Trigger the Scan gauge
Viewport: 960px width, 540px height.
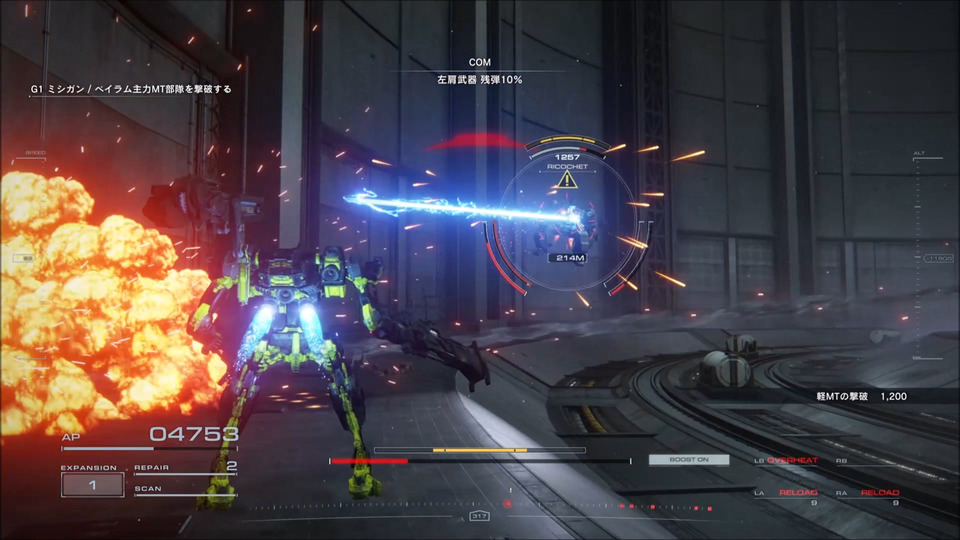(x=186, y=491)
